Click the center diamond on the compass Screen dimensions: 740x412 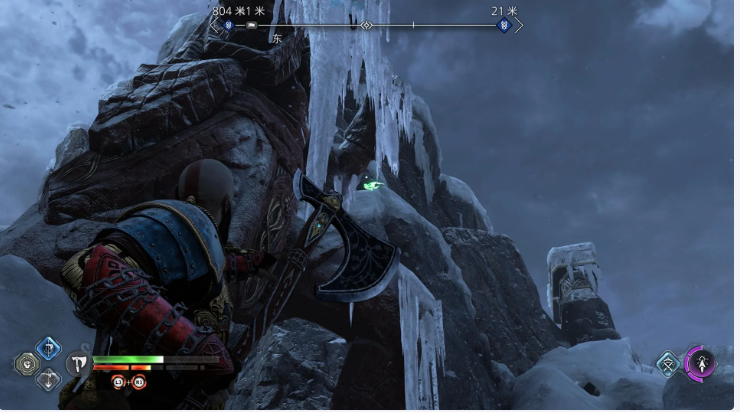pyautogui.click(x=366, y=25)
